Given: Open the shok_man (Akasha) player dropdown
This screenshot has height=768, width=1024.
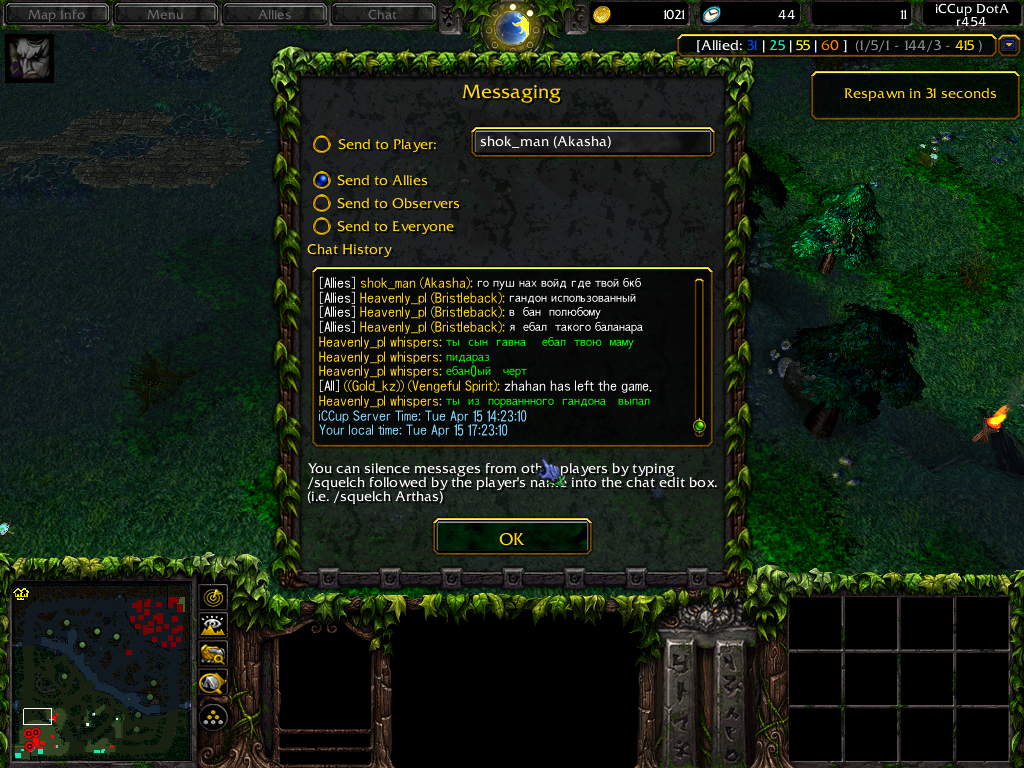Looking at the screenshot, I should [592, 142].
